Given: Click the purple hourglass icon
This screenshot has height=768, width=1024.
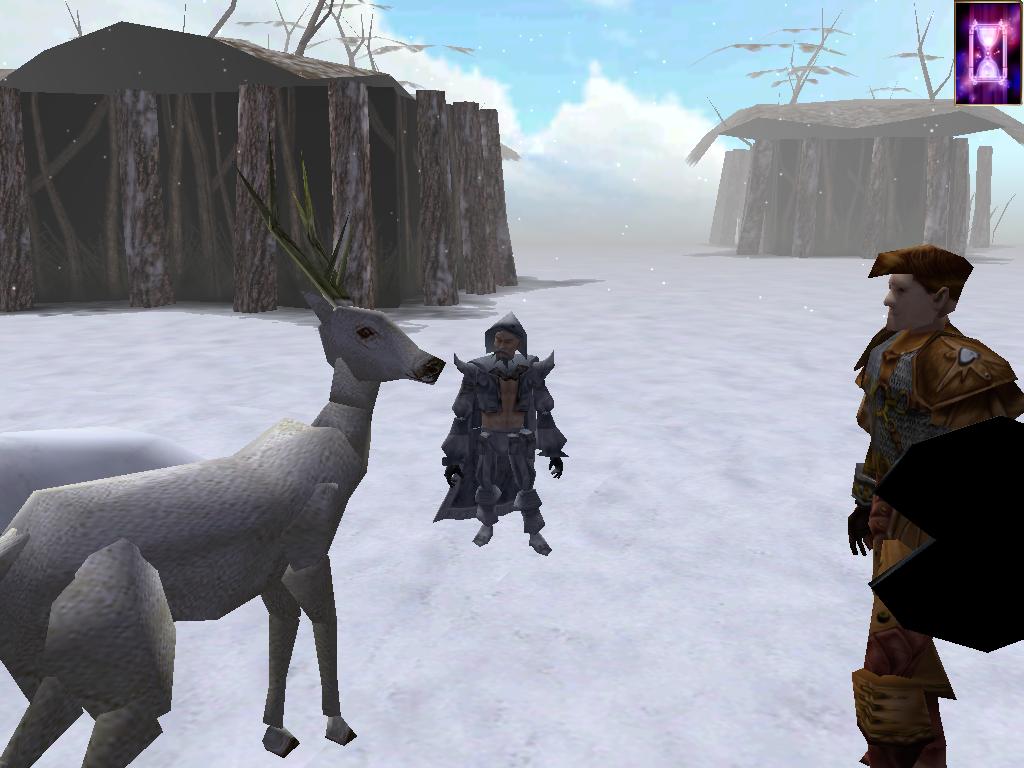Looking at the screenshot, I should (x=988, y=53).
